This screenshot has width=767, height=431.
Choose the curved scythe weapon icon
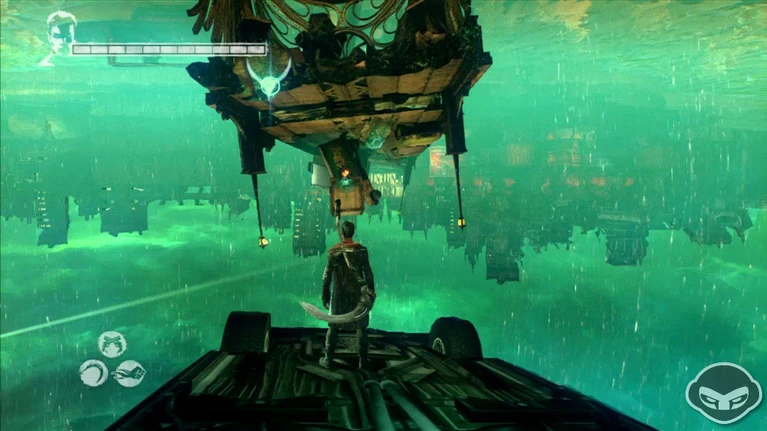[93, 374]
